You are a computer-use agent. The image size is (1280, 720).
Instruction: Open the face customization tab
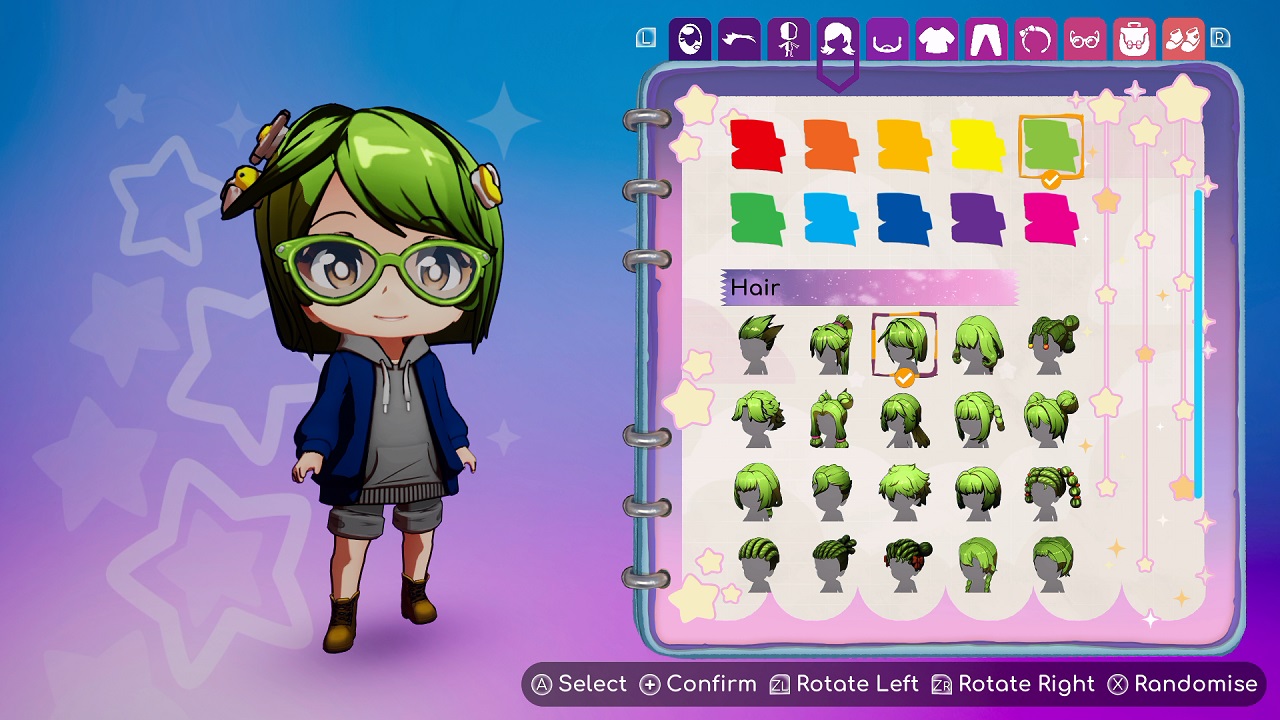coord(690,40)
